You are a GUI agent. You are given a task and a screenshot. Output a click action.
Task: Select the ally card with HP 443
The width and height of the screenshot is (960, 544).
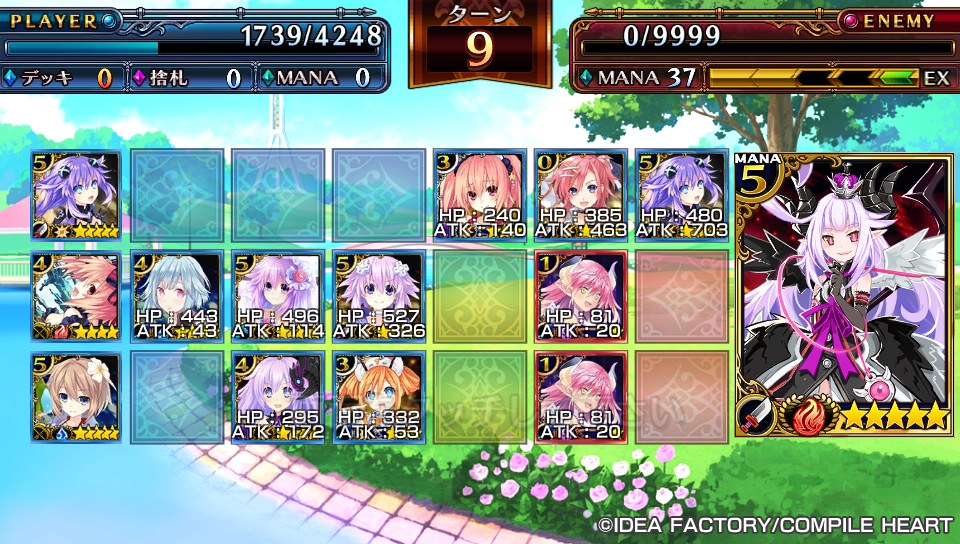pos(175,296)
